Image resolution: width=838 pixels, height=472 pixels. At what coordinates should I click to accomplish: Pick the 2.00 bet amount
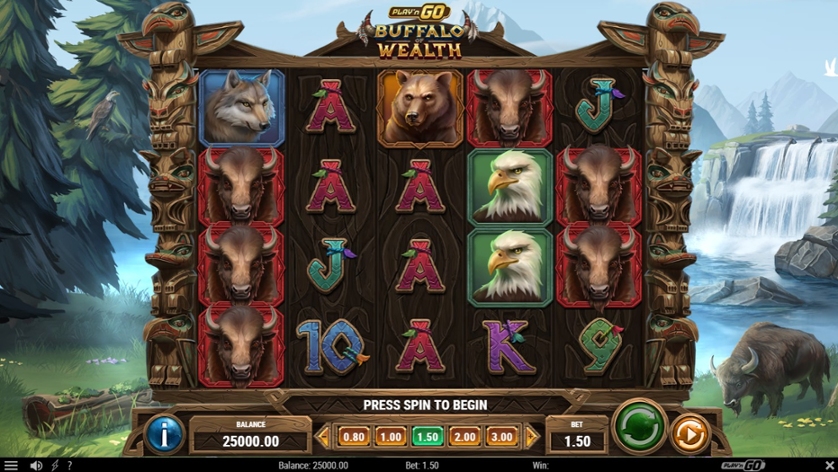[464, 437]
